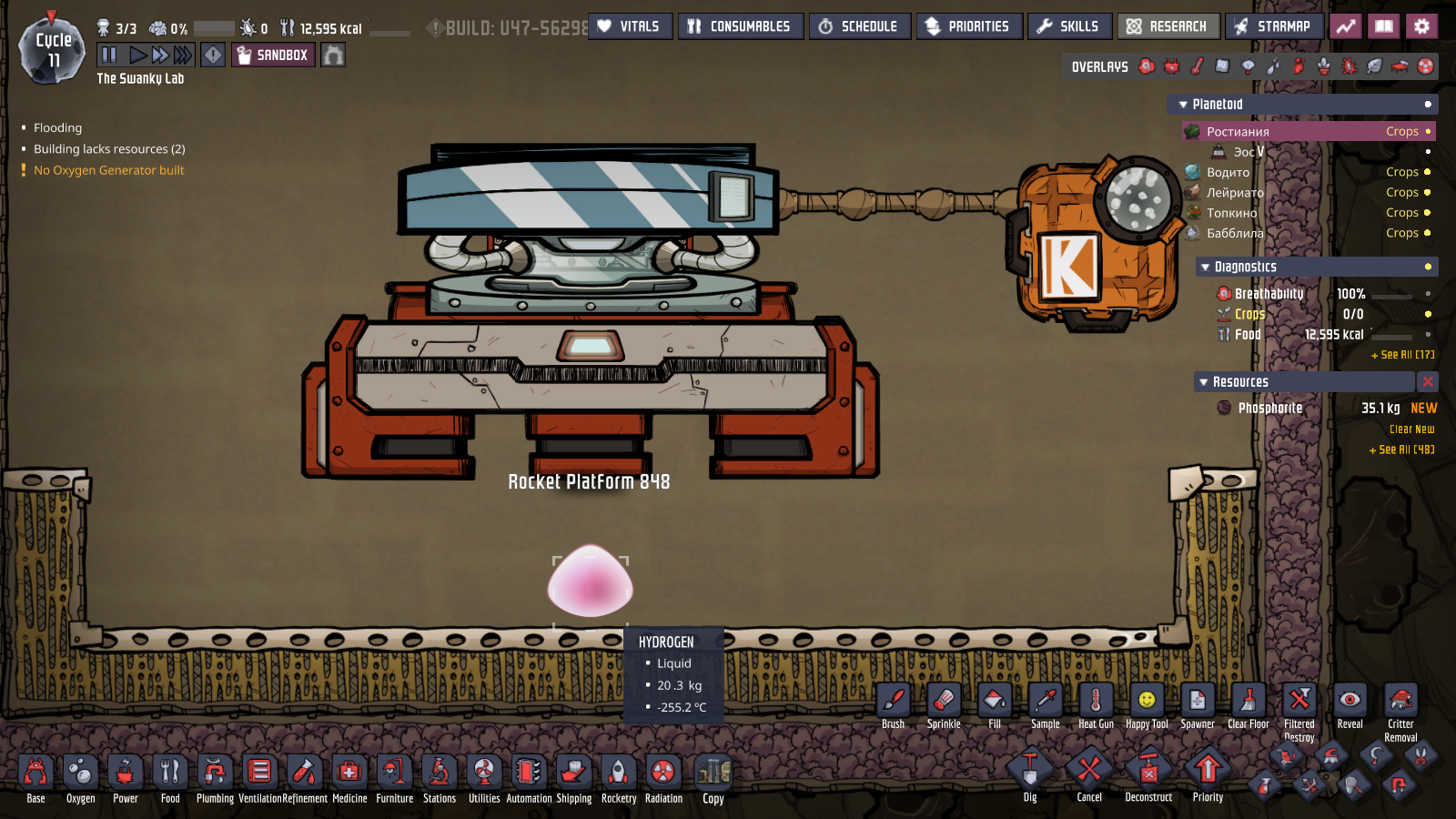Collapse the Diagnostics section
Screen dimensions: 1456x819
point(1207,266)
